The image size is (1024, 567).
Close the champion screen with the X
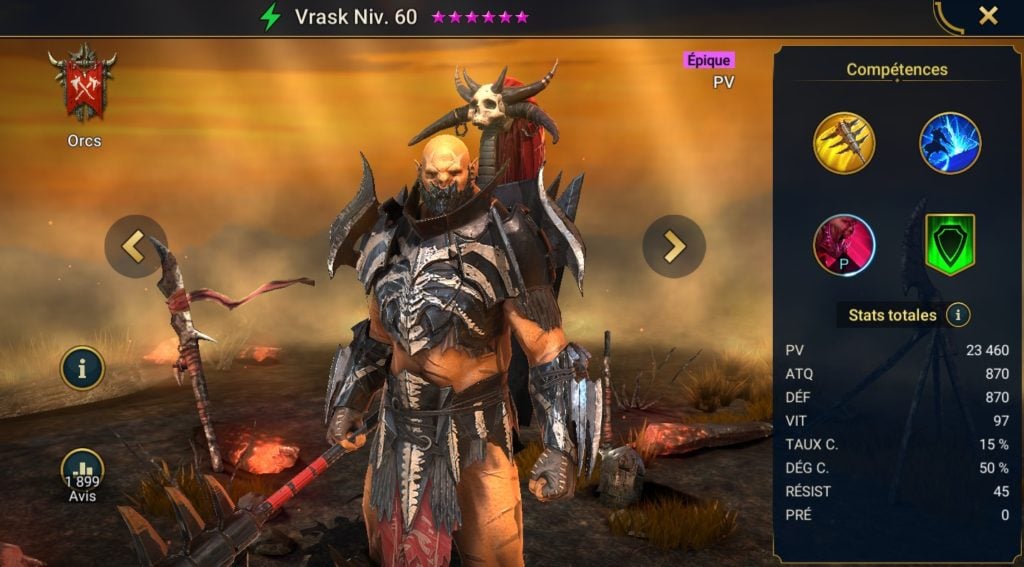988,16
